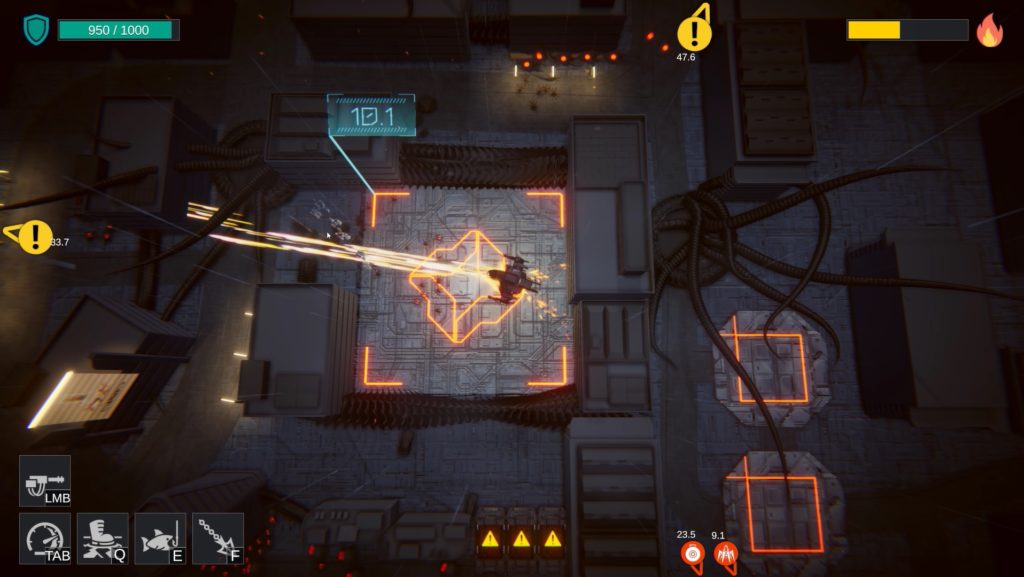Use the fish hook ability

coord(160,538)
